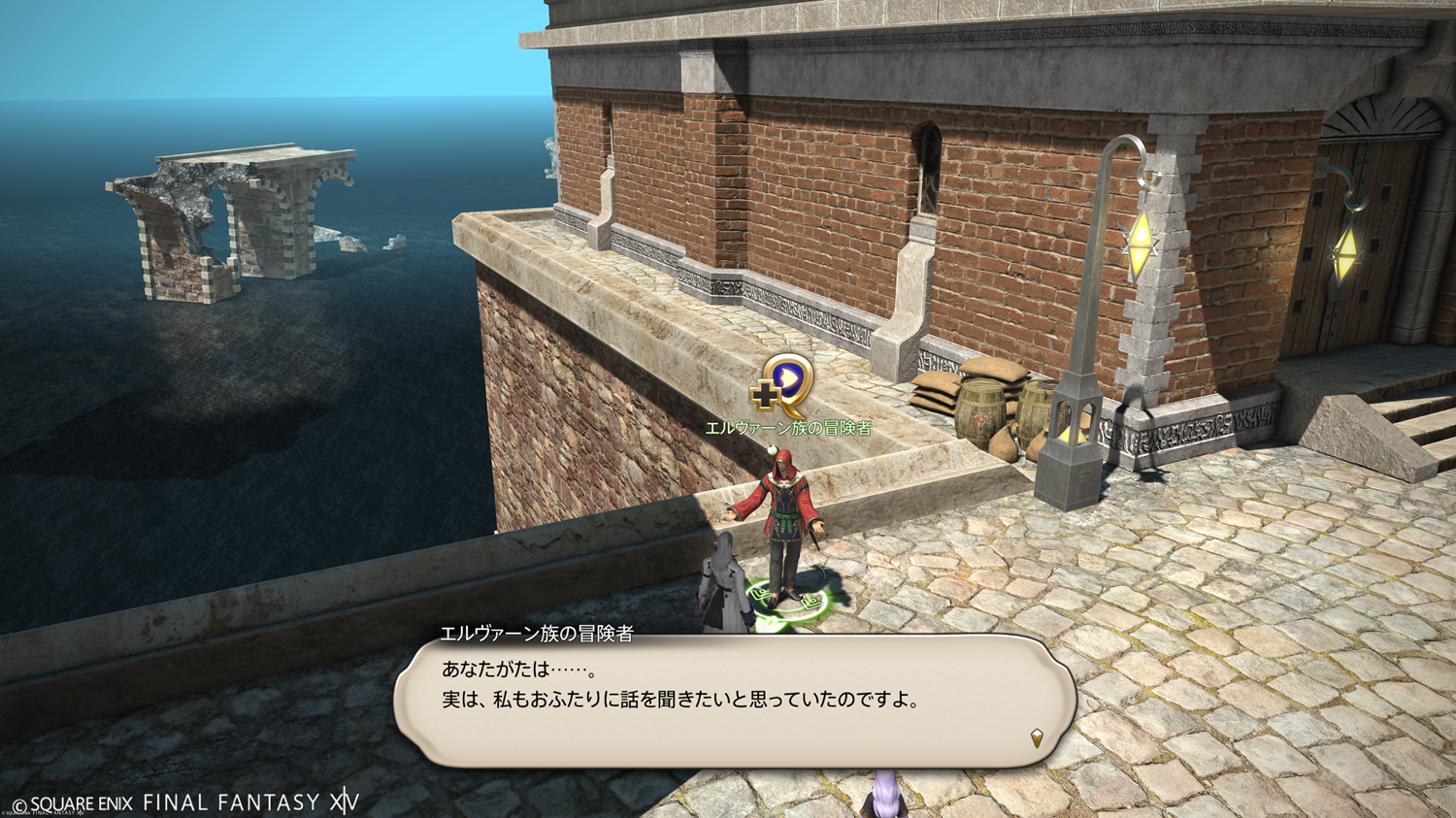Click the Elvaan adventurer's dialogue box
The width and height of the screenshot is (1456, 818).
click(734, 701)
